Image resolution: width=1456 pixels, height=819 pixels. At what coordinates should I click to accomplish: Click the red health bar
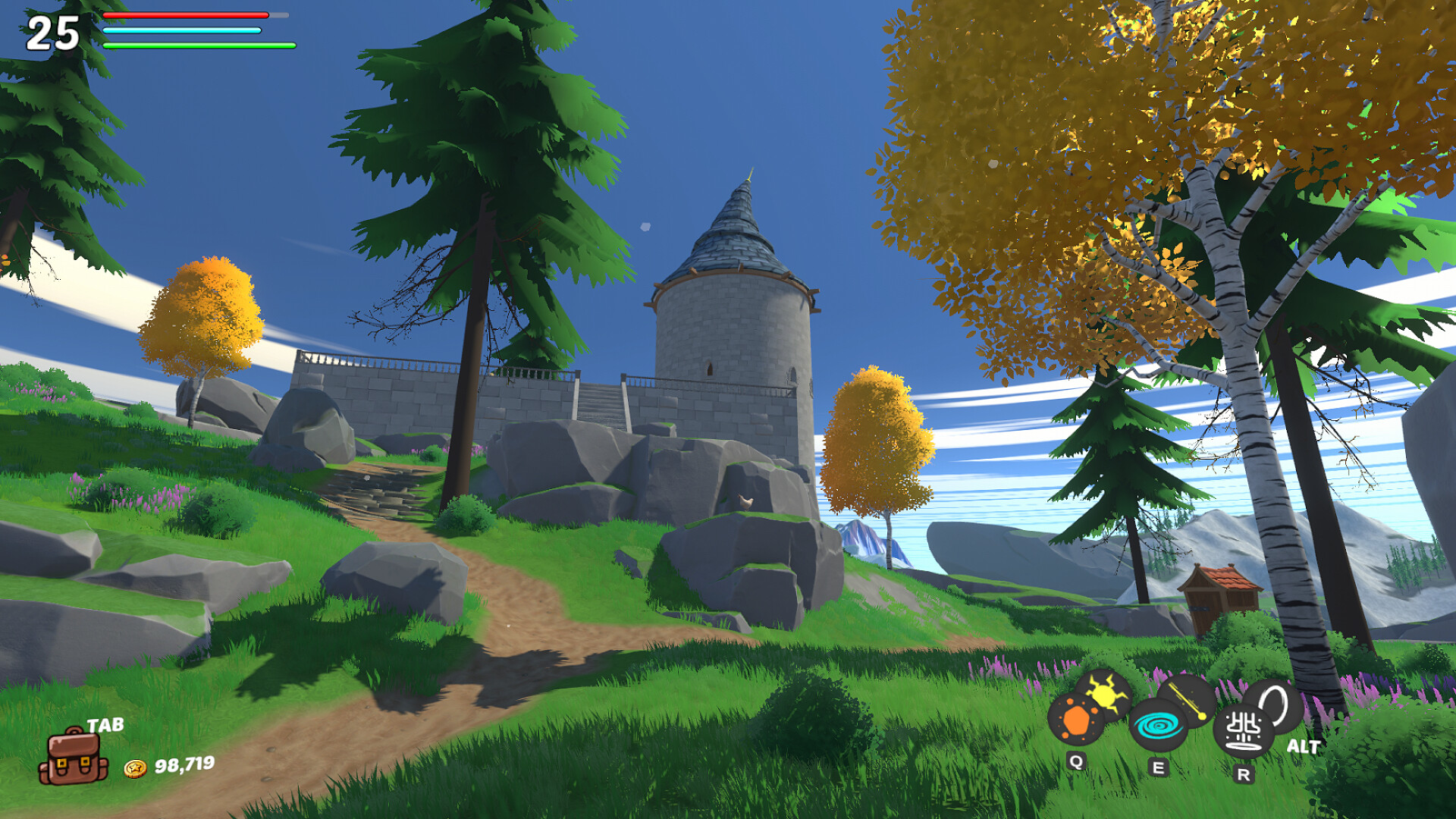[186, 17]
